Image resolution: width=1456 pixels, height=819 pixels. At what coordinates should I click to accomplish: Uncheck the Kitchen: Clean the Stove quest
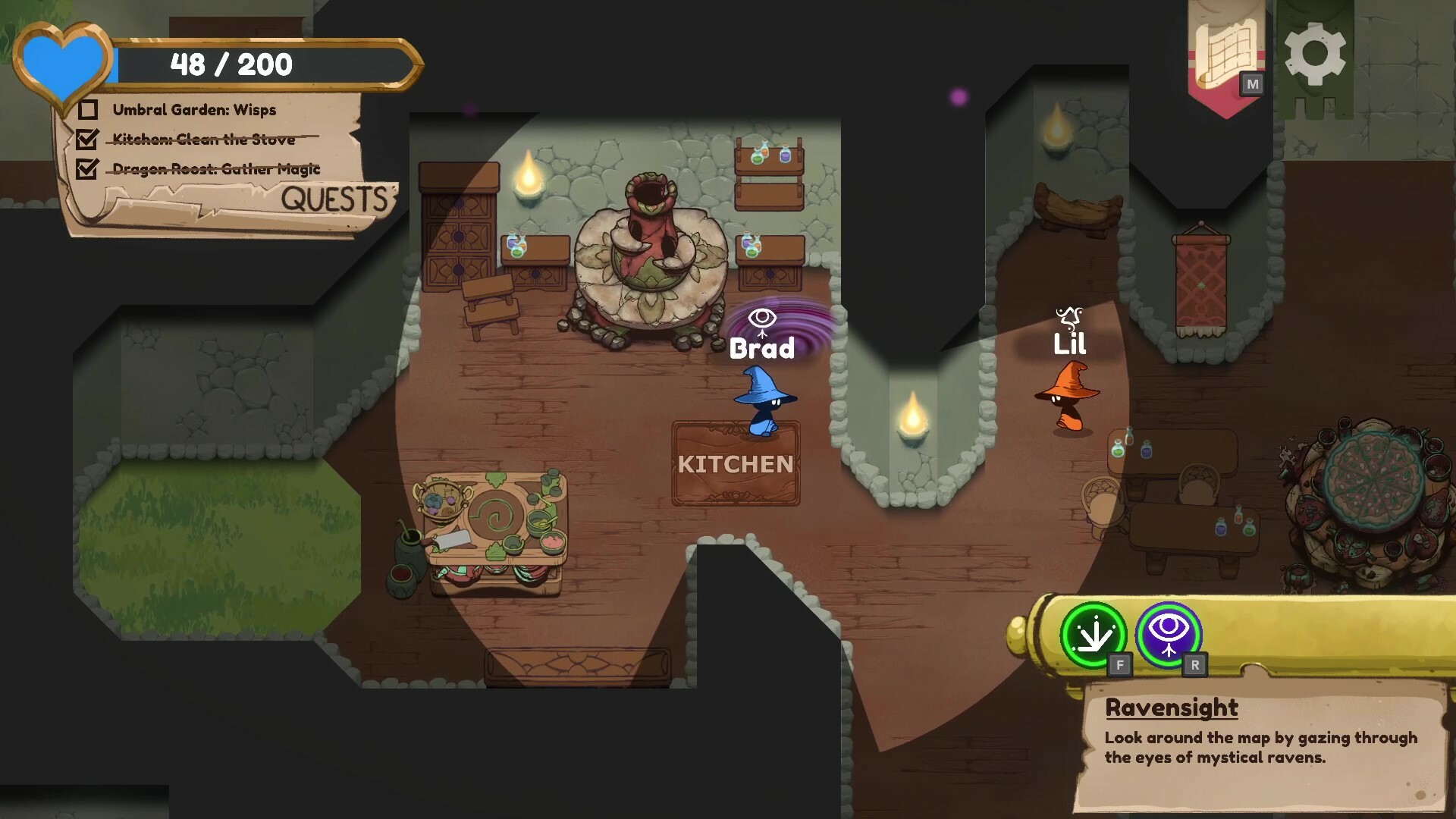pyautogui.click(x=89, y=140)
